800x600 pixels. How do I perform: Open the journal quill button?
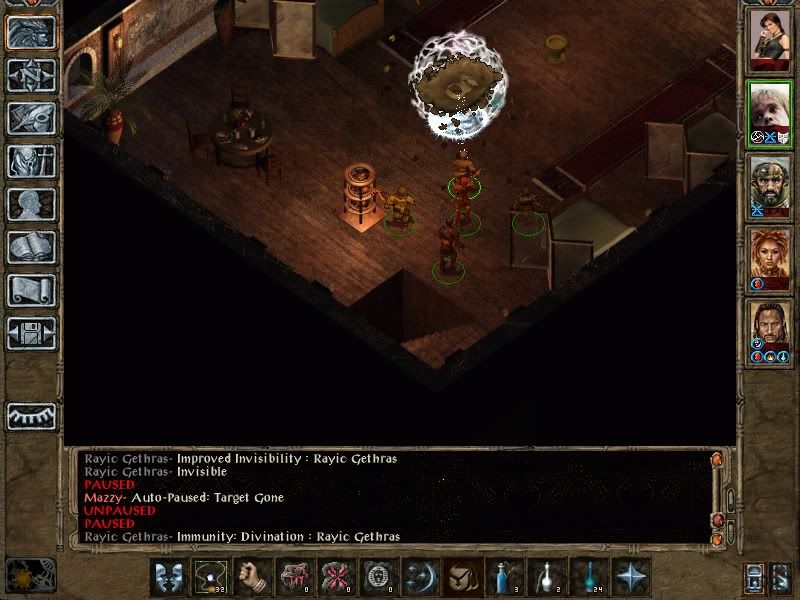click(31, 118)
